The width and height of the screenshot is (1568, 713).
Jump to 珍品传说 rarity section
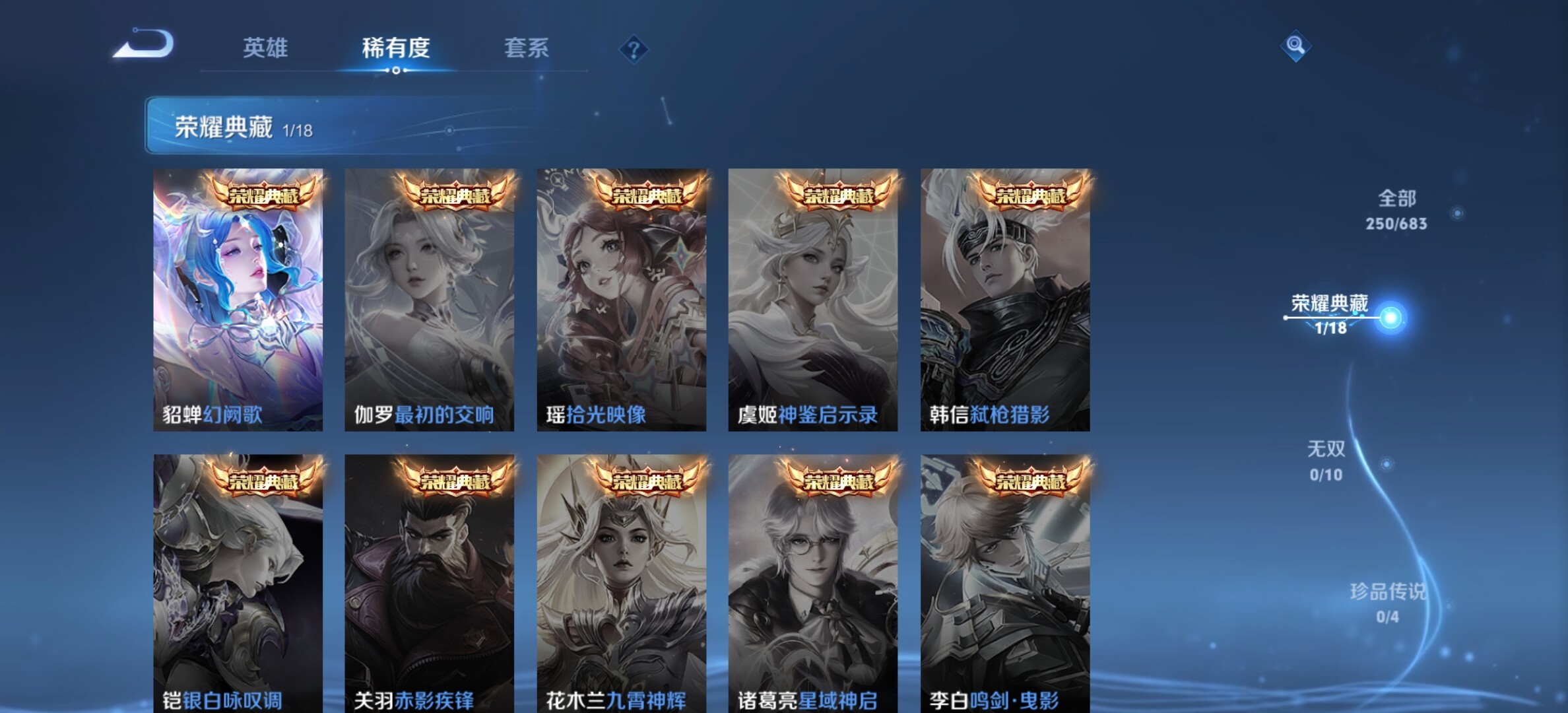1387,602
